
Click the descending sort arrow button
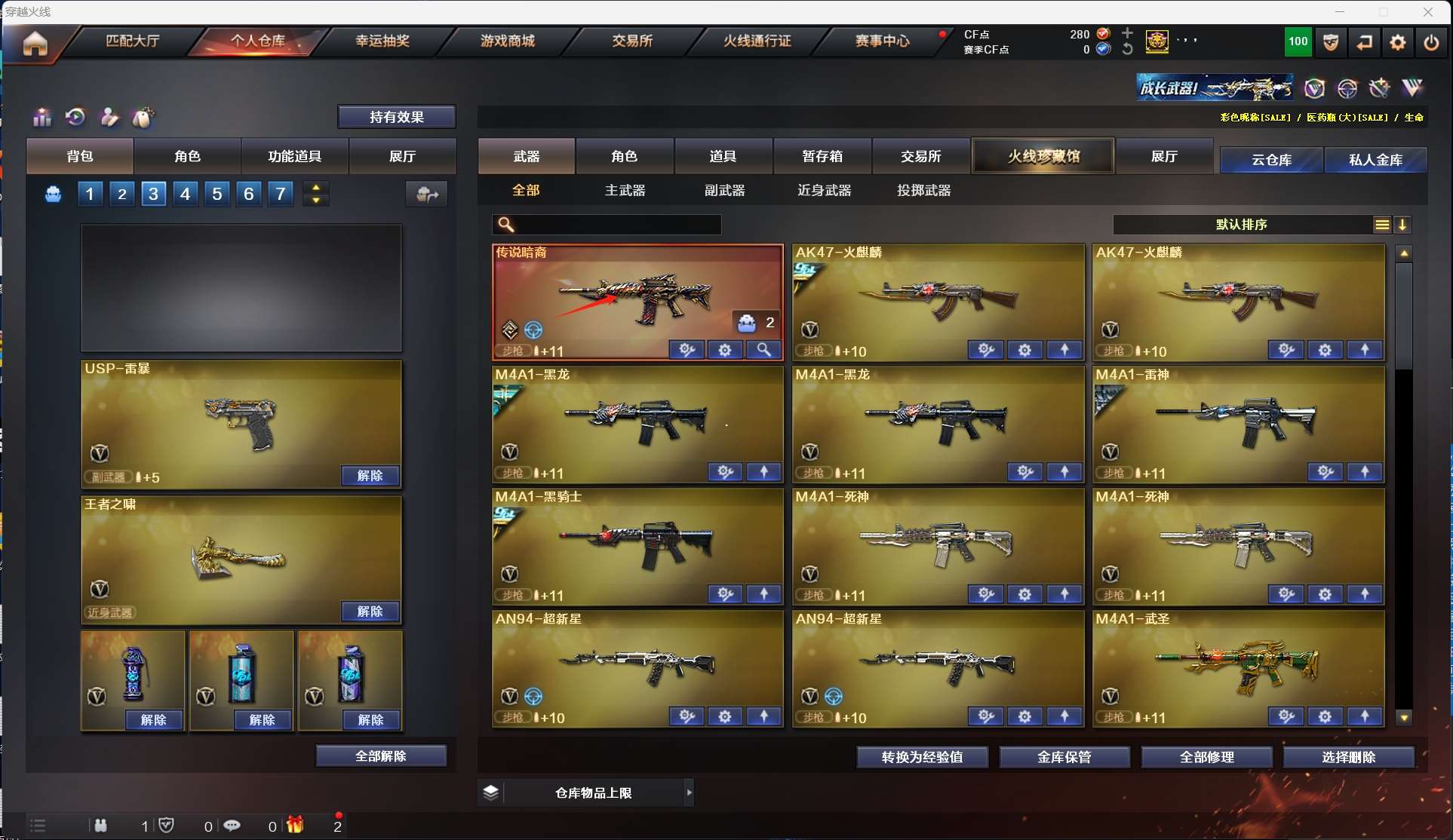tap(1402, 224)
